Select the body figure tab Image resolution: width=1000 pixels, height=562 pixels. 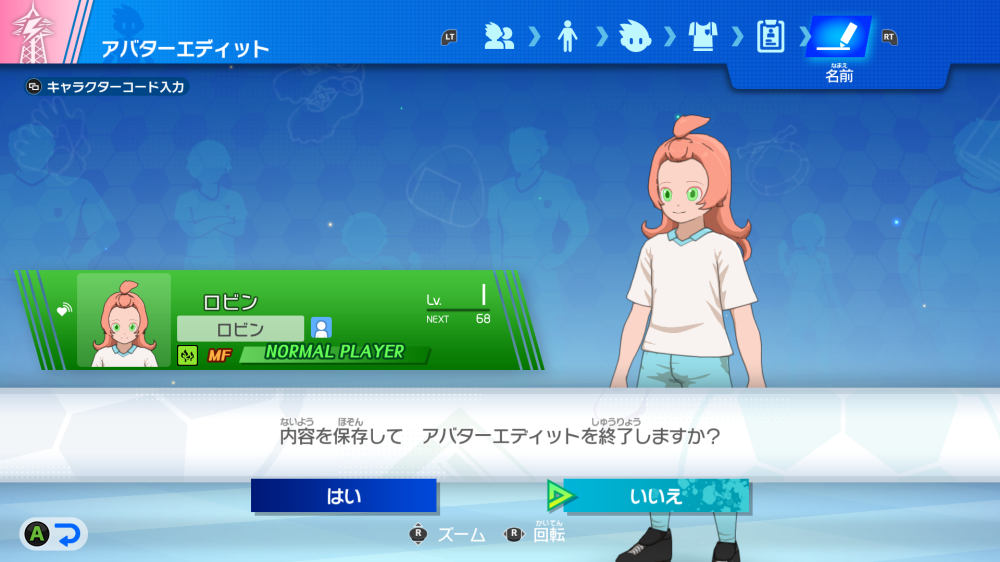point(567,38)
